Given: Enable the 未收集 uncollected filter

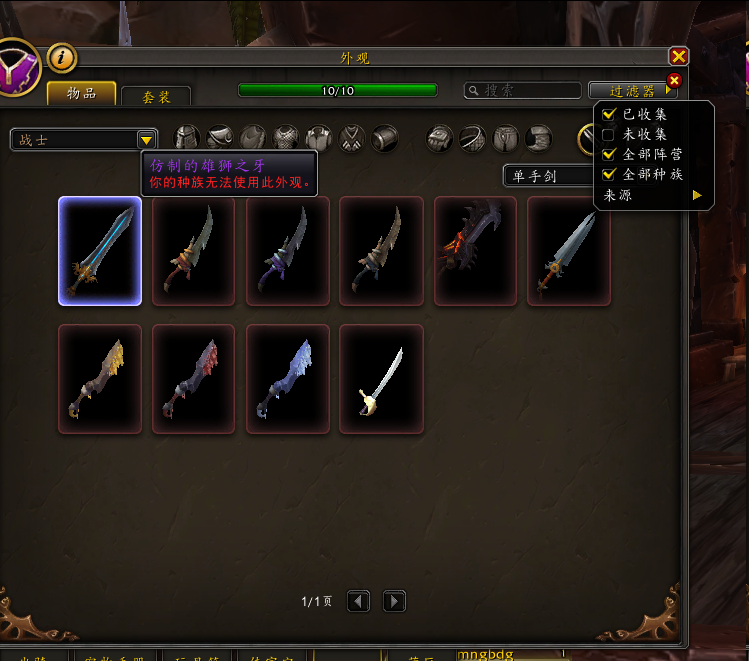Looking at the screenshot, I should pos(609,135).
